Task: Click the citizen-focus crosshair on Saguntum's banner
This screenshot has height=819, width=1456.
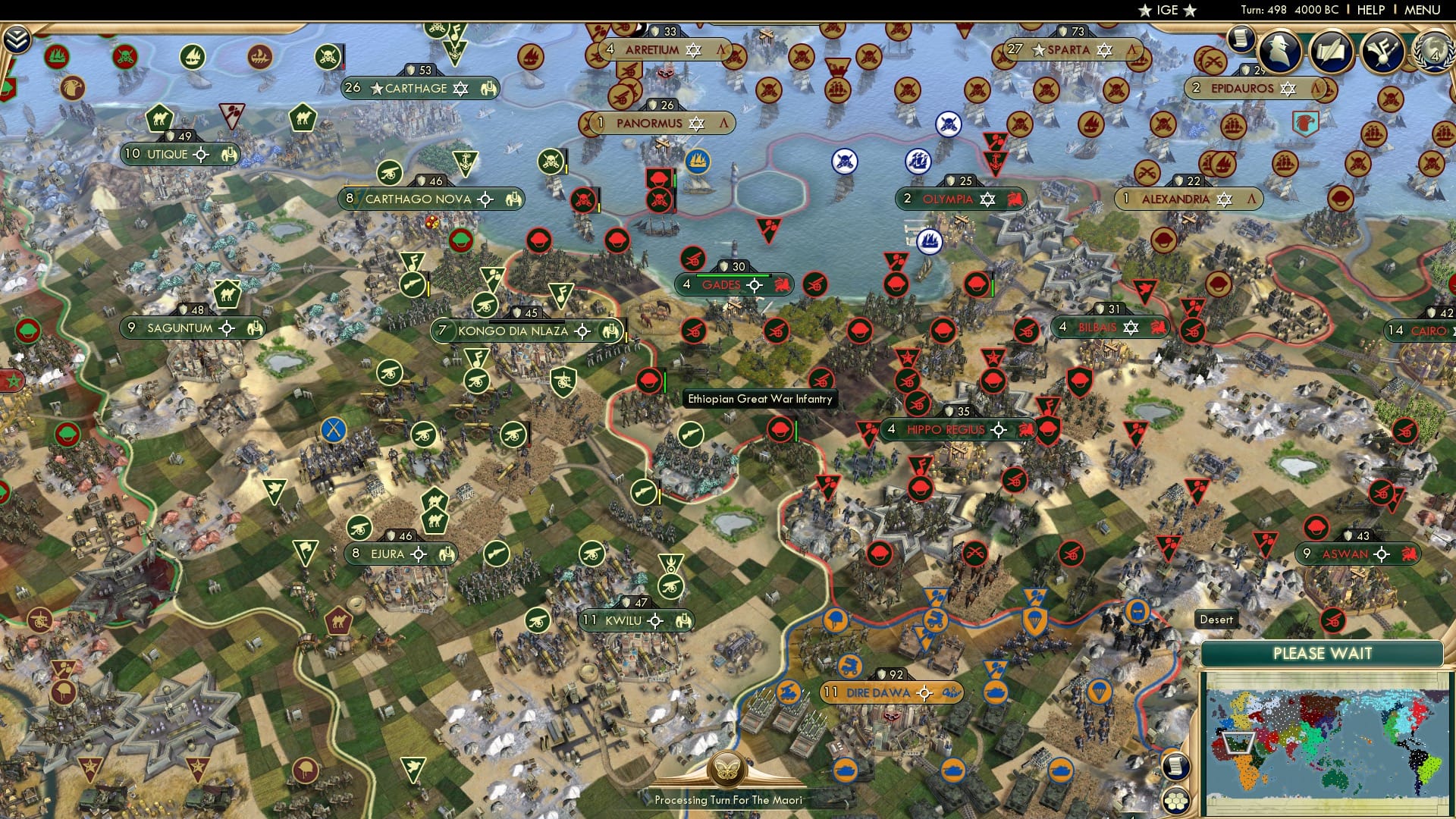Action: 225,328
